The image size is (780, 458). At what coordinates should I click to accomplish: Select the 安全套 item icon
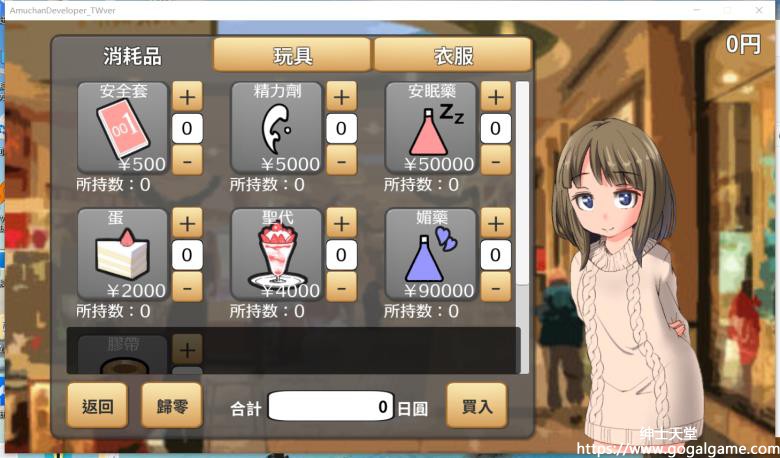pos(123,128)
